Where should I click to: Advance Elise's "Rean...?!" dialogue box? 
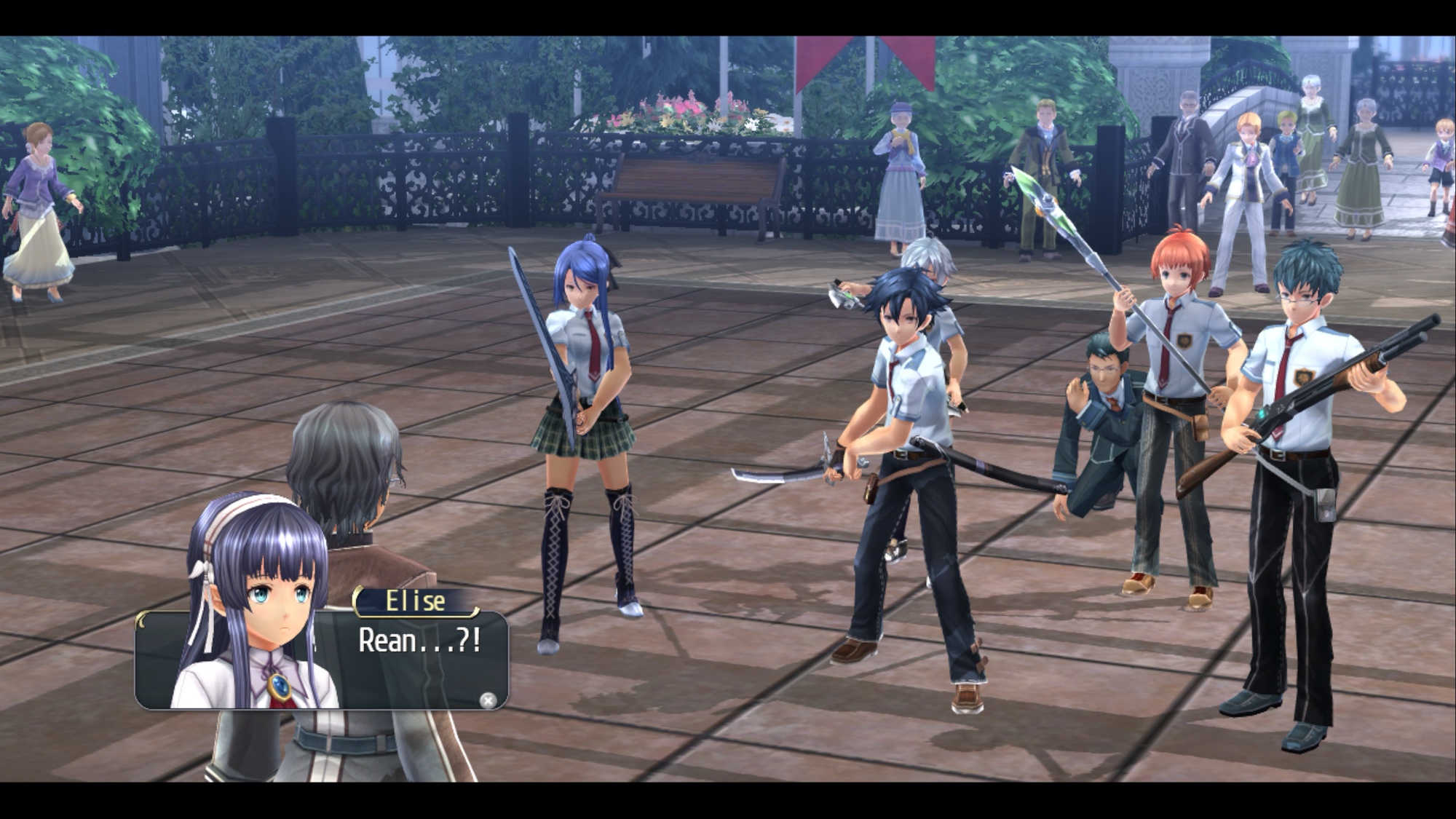488,700
